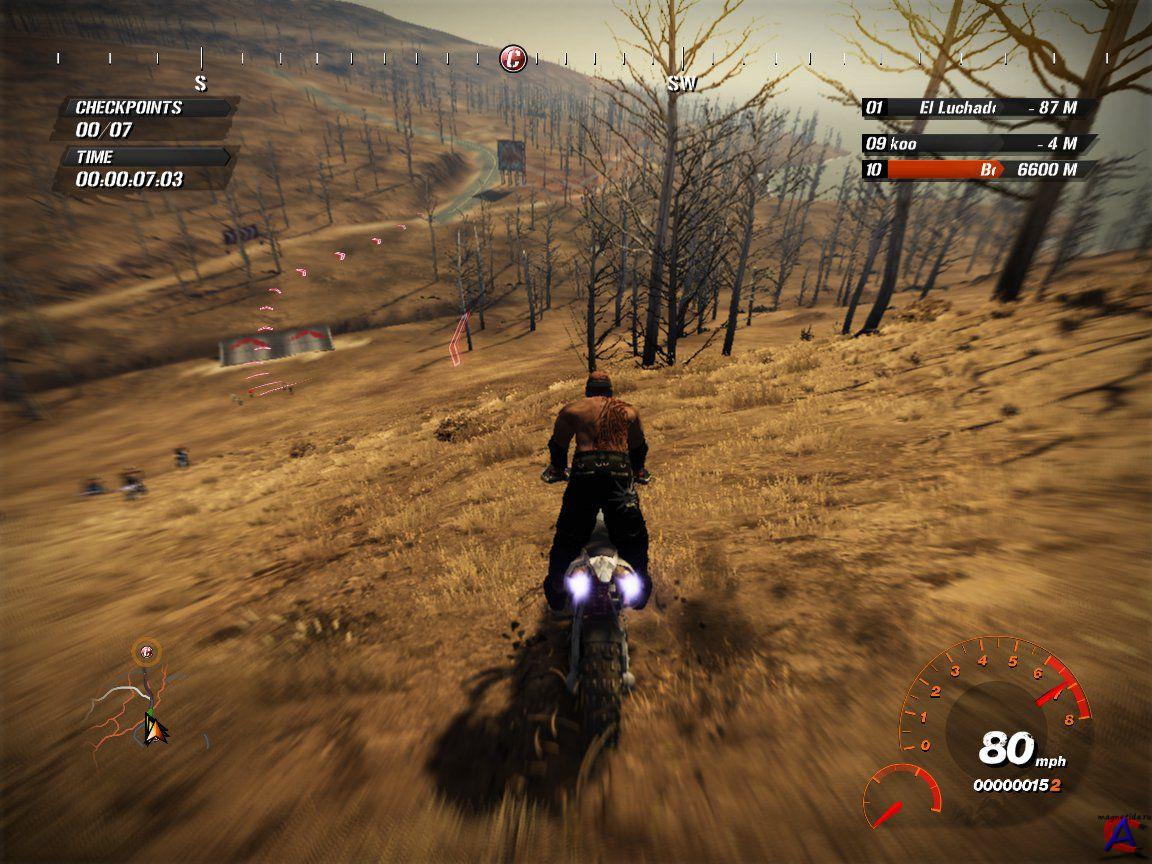Select El Luchador's leaderboard row
Image resolution: width=1152 pixels, height=864 pixels.
[978, 107]
